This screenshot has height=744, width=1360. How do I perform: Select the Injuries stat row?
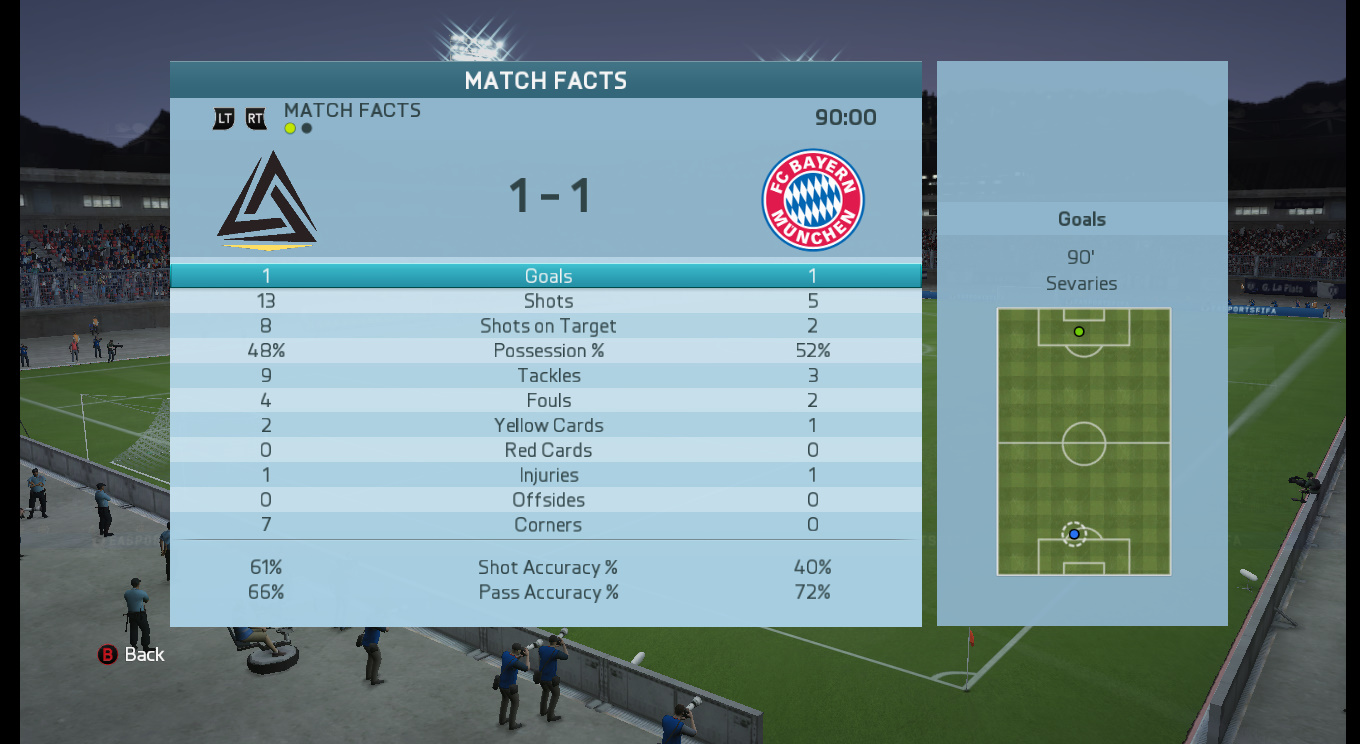tap(547, 476)
